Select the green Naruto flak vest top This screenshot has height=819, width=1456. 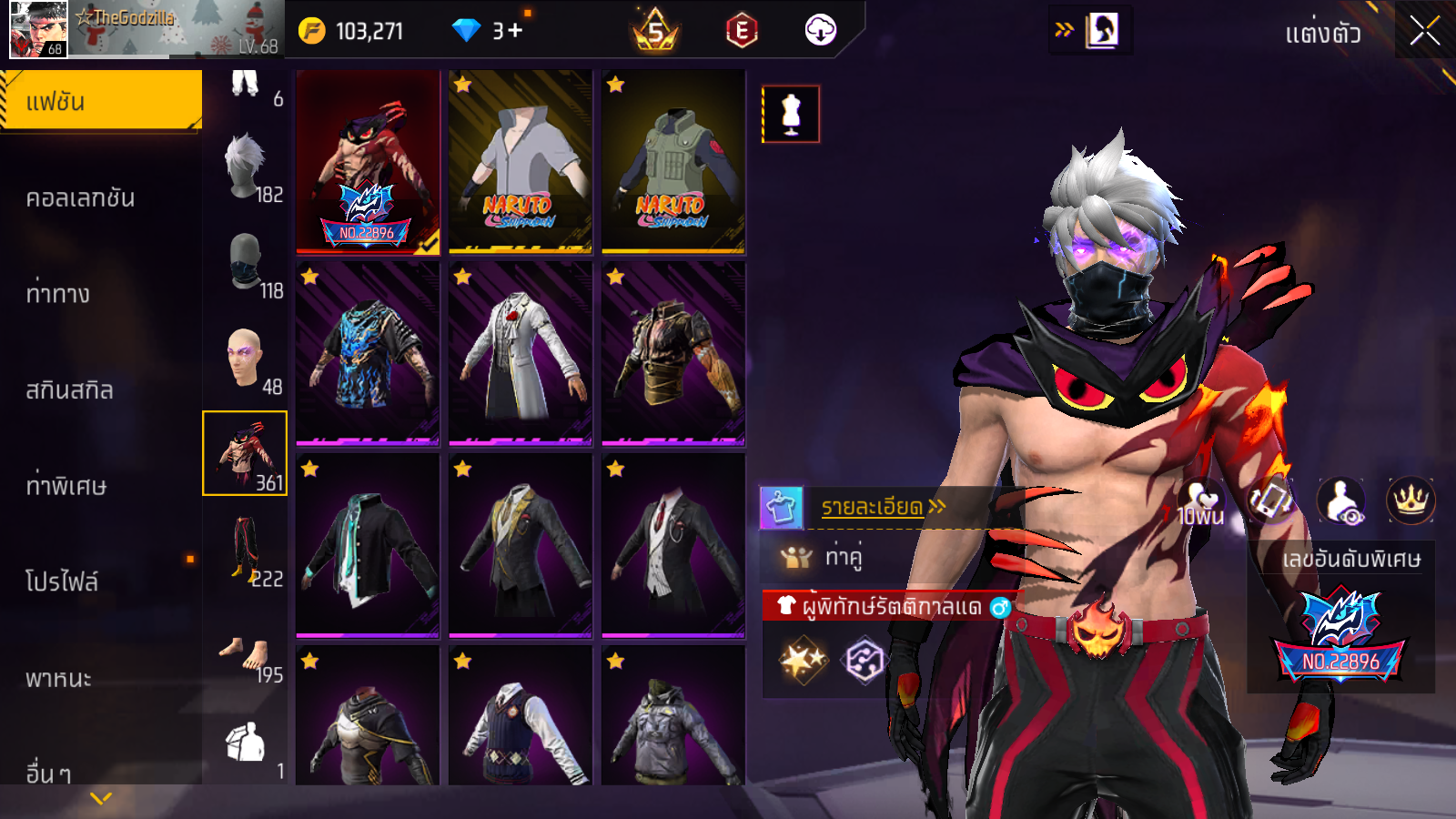point(673,162)
